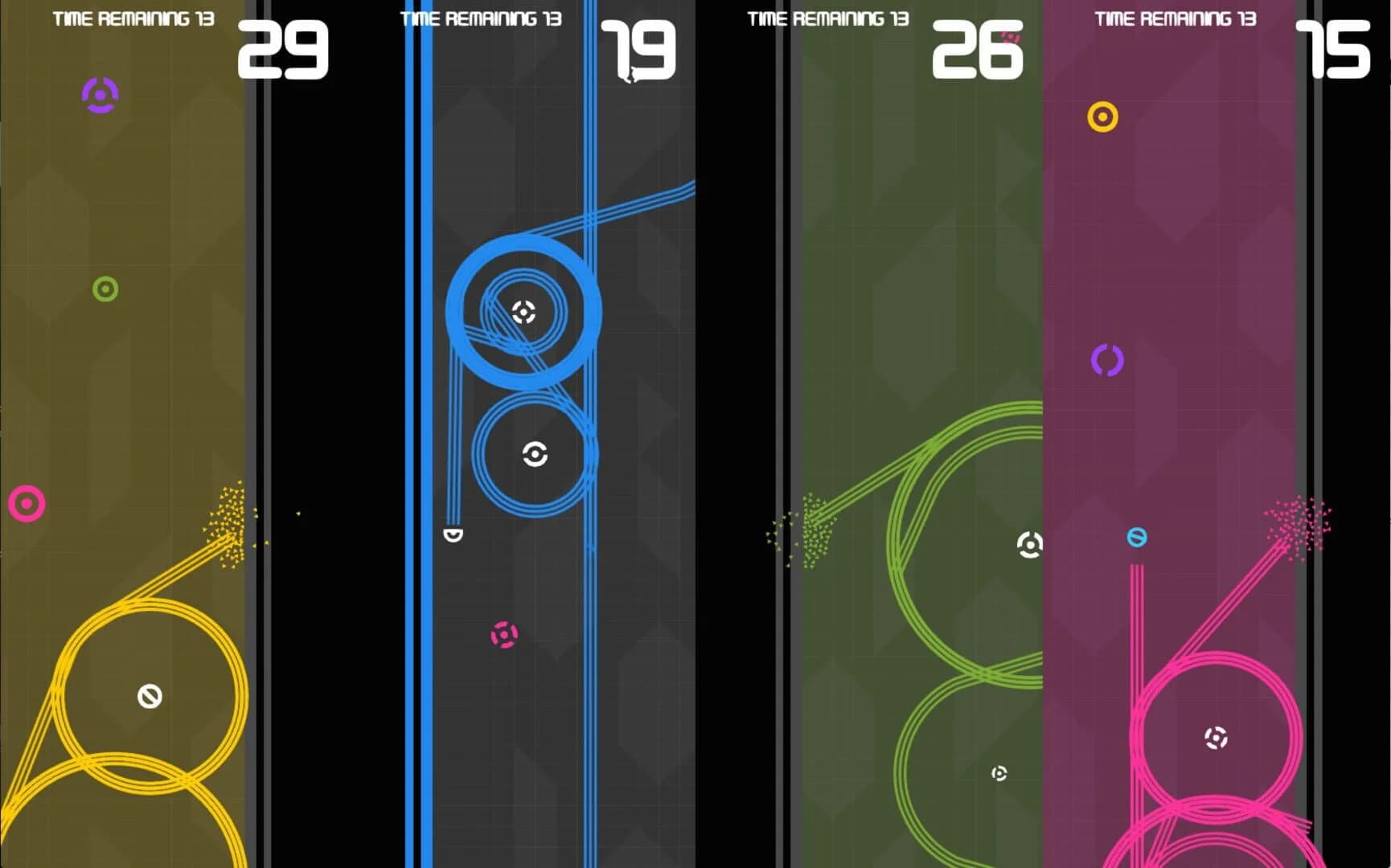1391x868 pixels.
Task: Select the green ring collectible on the yellow track
Action: click(105, 289)
